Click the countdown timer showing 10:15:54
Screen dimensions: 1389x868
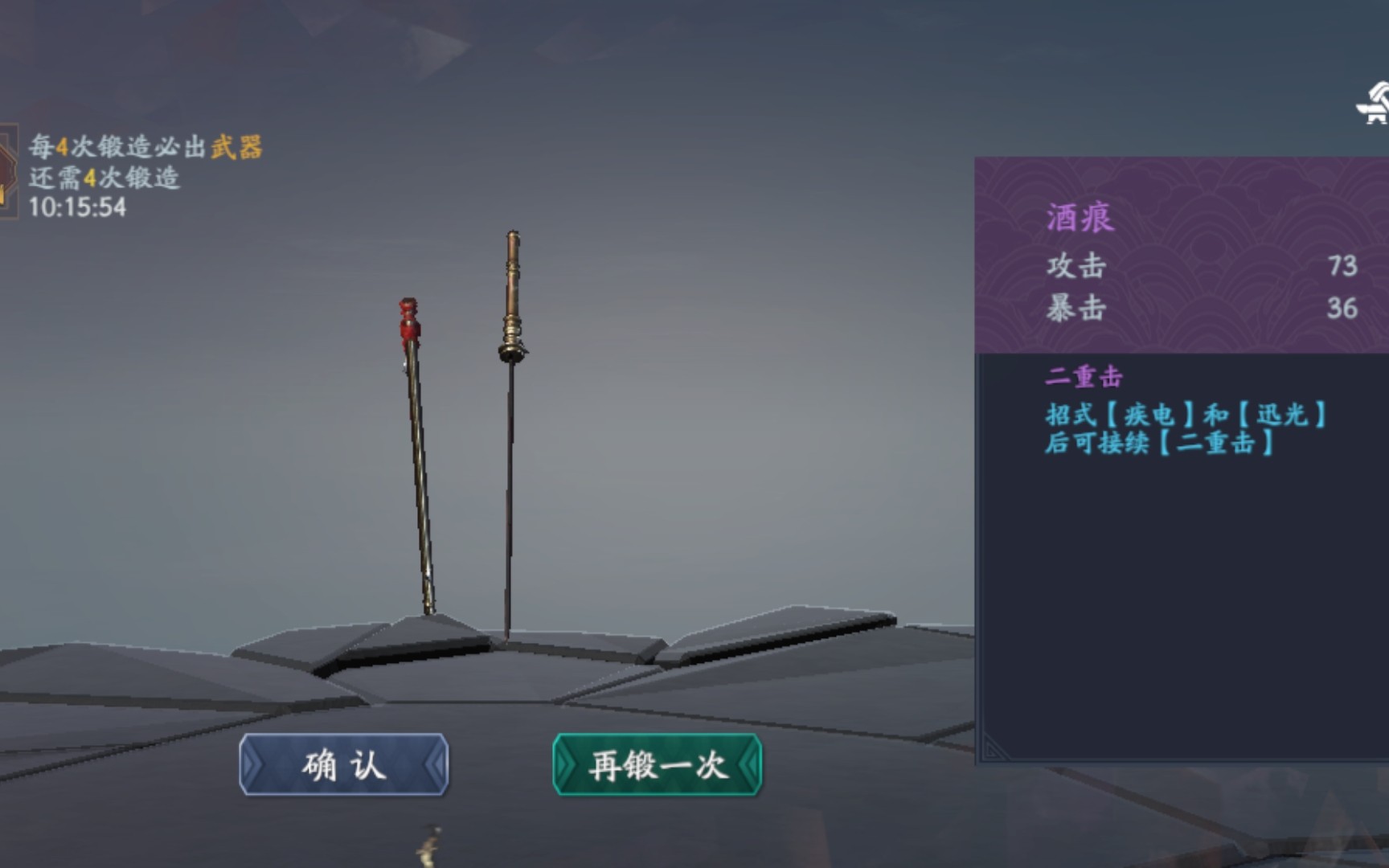tap(77, 206)
